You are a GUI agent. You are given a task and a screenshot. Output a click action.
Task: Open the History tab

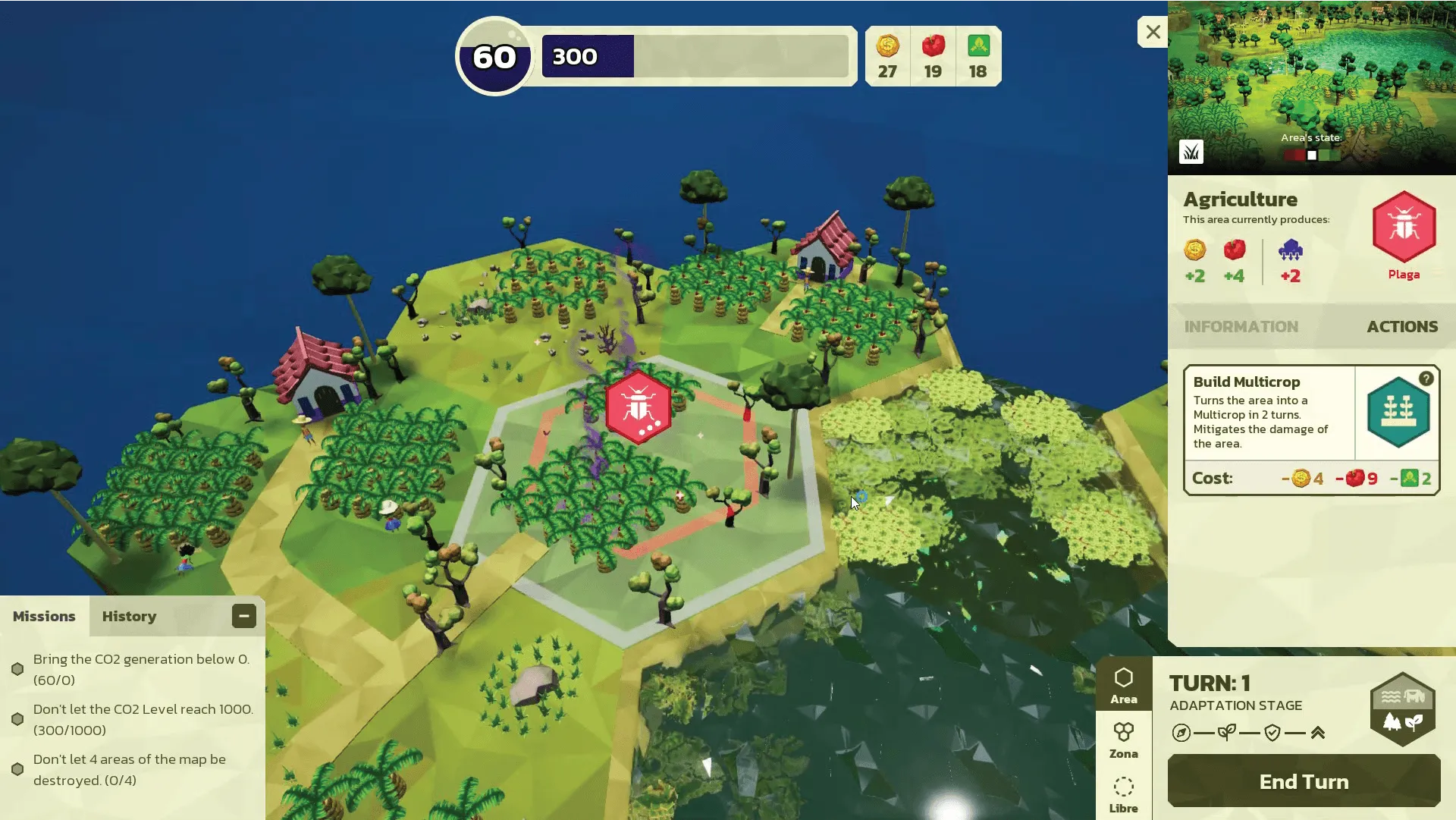click(x=129, y=617)
